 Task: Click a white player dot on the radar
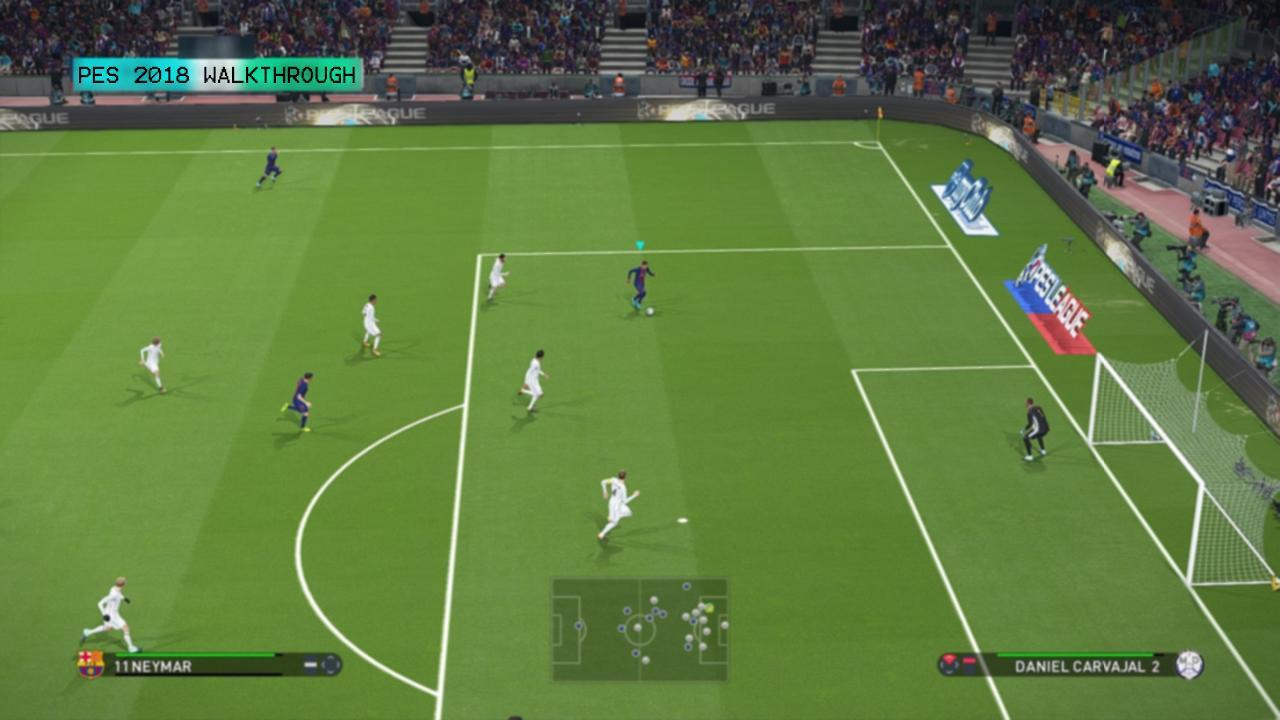(653, 600)
